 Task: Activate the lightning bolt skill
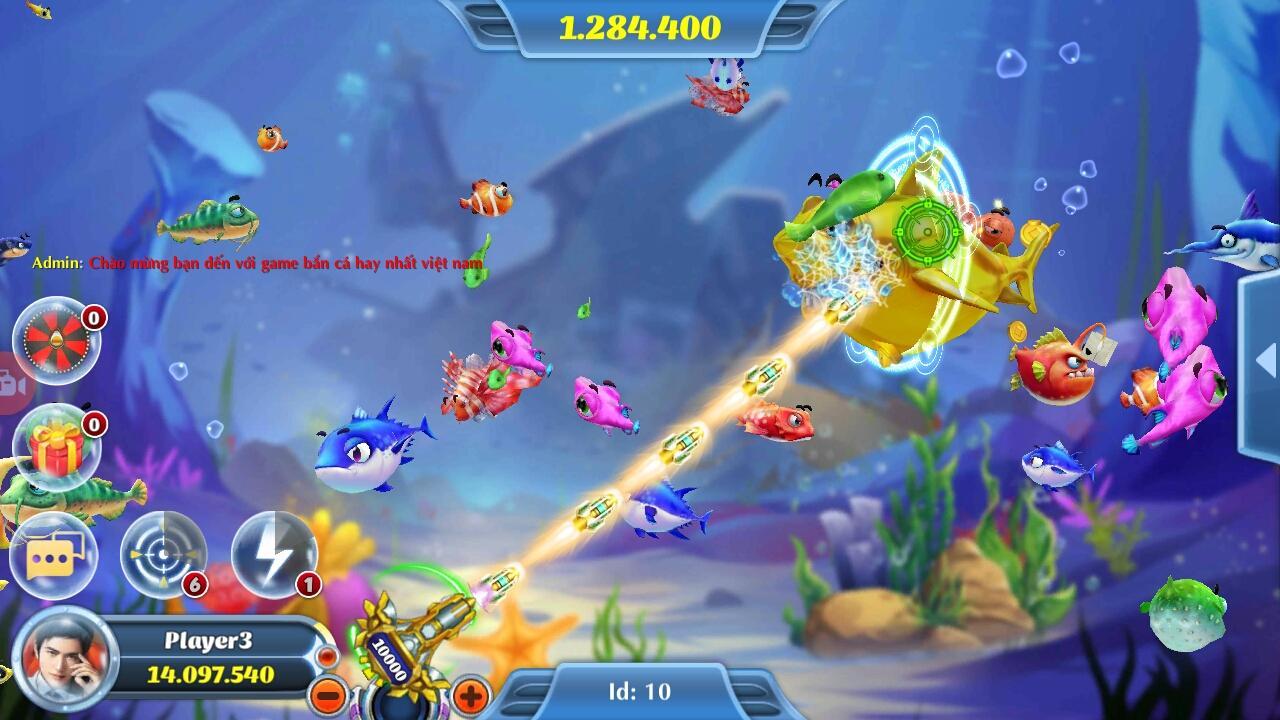coord(274,553)
